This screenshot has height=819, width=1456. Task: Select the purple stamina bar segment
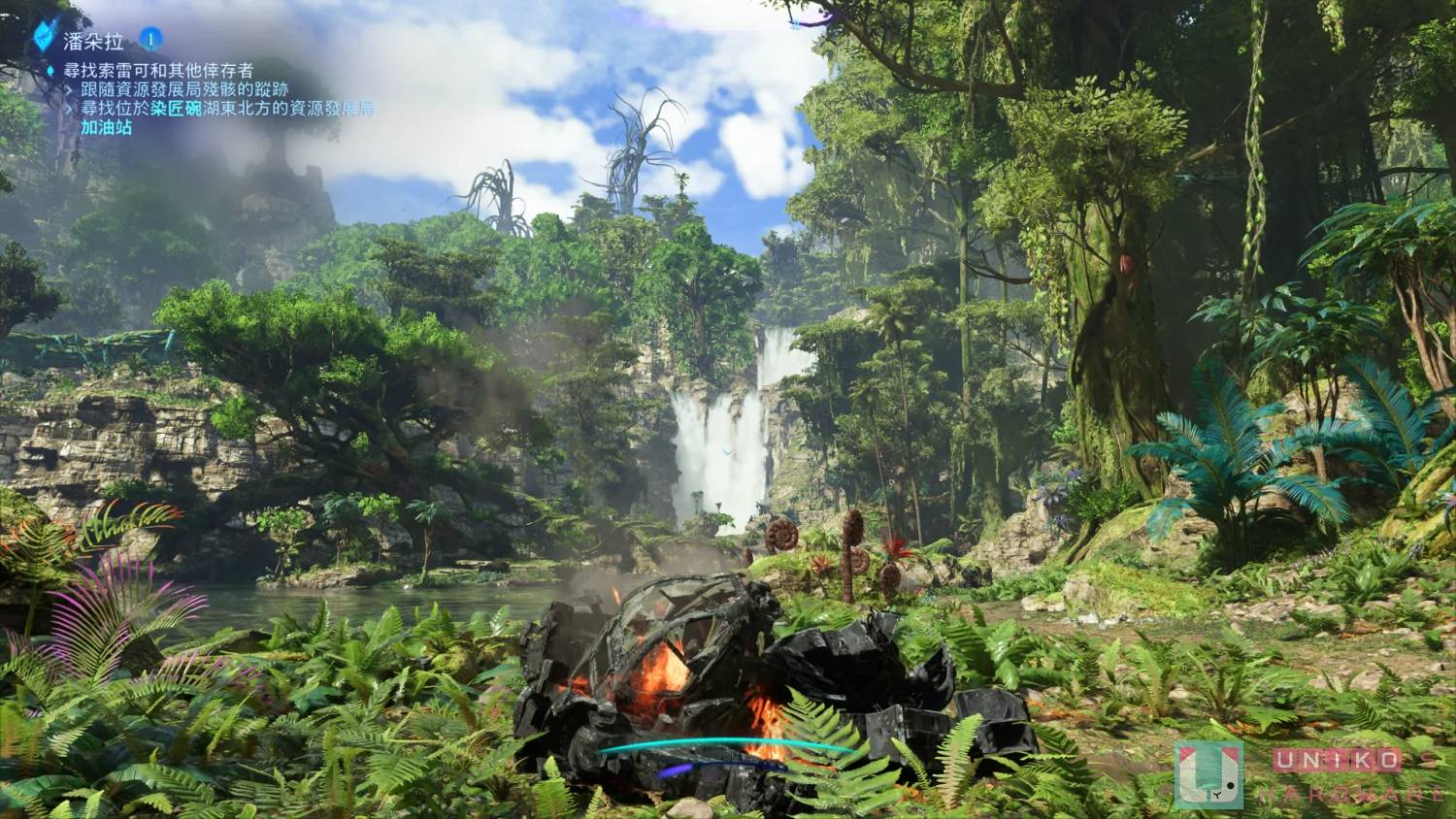tap(679, 767)
